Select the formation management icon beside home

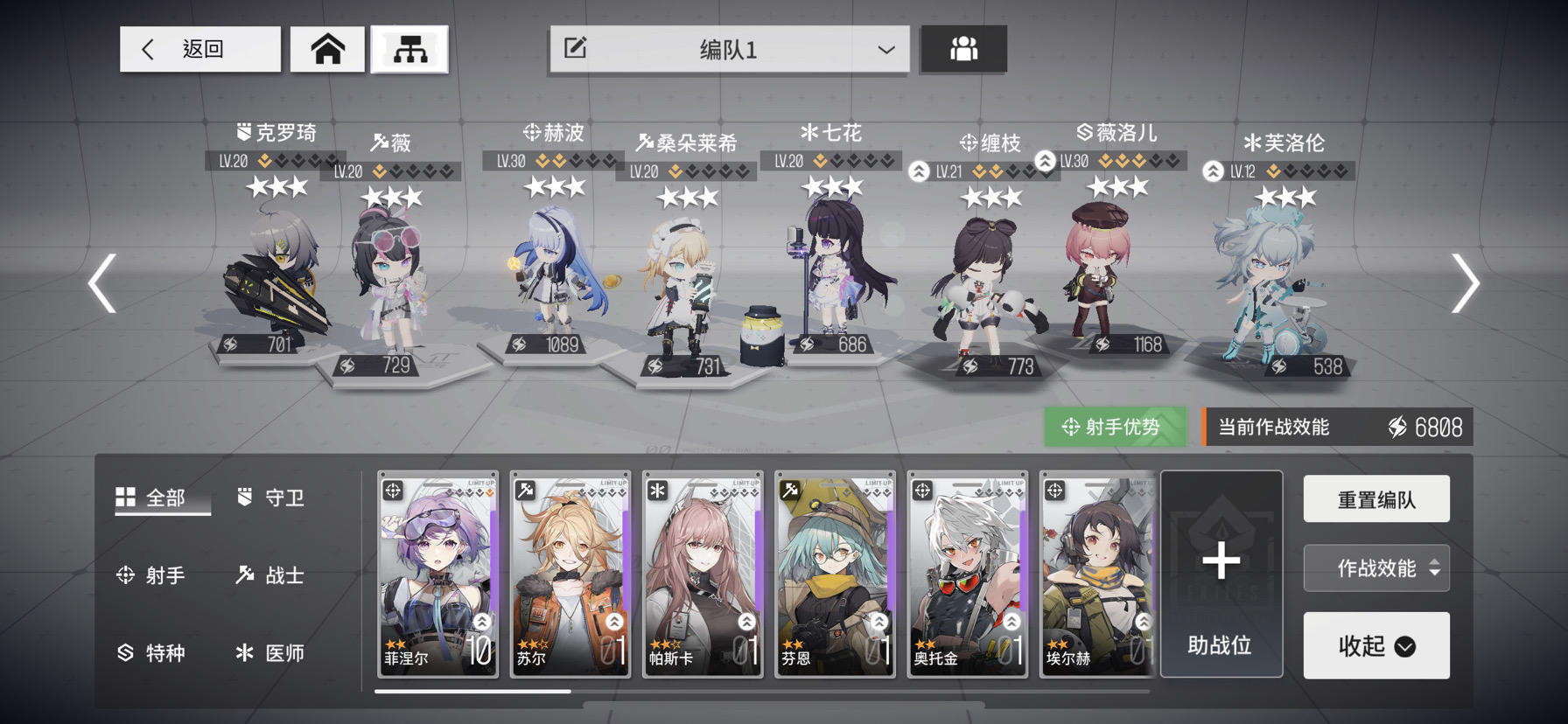(x=410, y=50)
